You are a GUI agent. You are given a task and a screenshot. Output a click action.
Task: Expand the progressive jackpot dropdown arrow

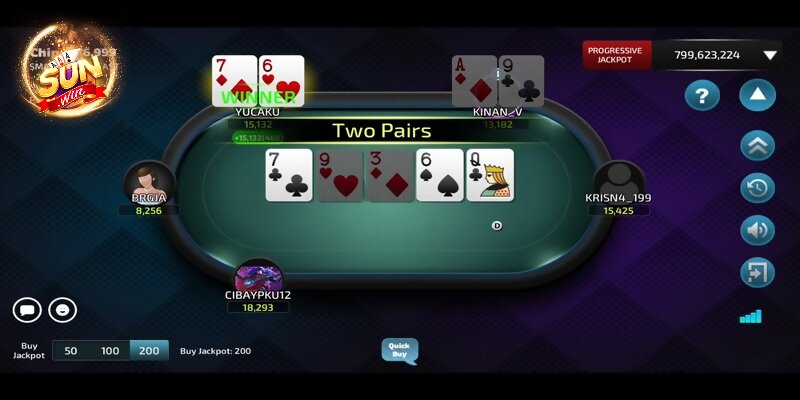770,55
